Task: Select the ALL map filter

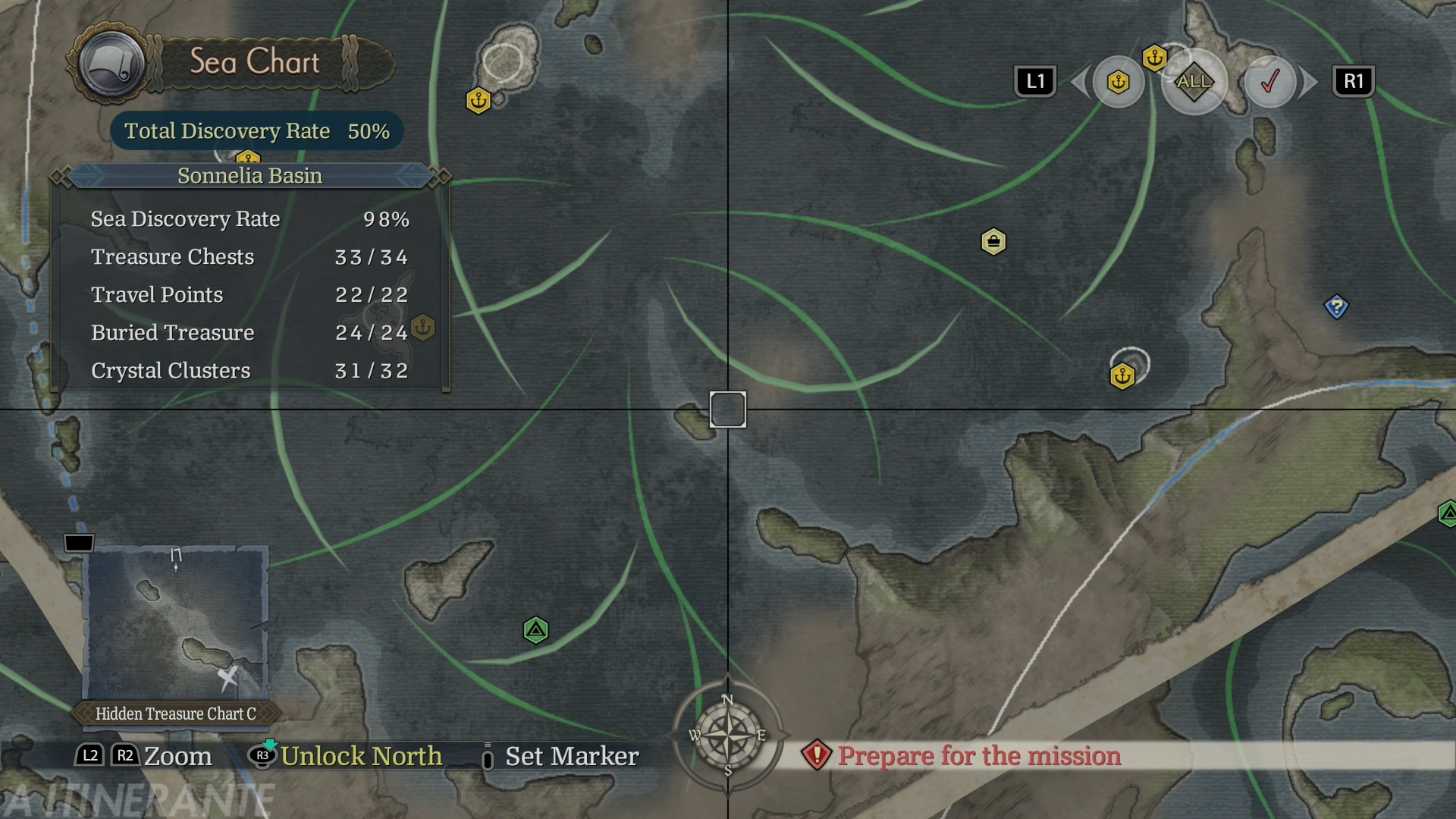Action: click(1194, 81)
